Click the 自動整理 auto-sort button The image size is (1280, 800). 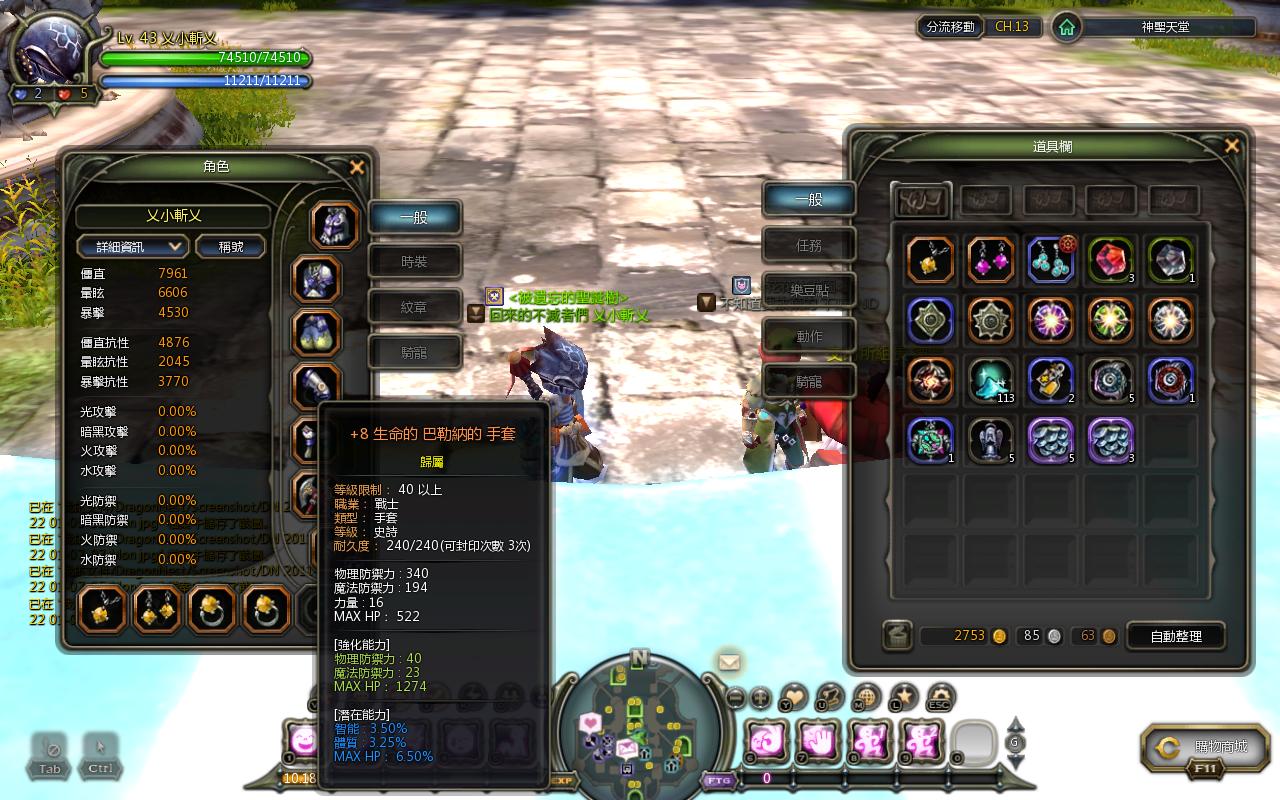[x=1176, y=636]
